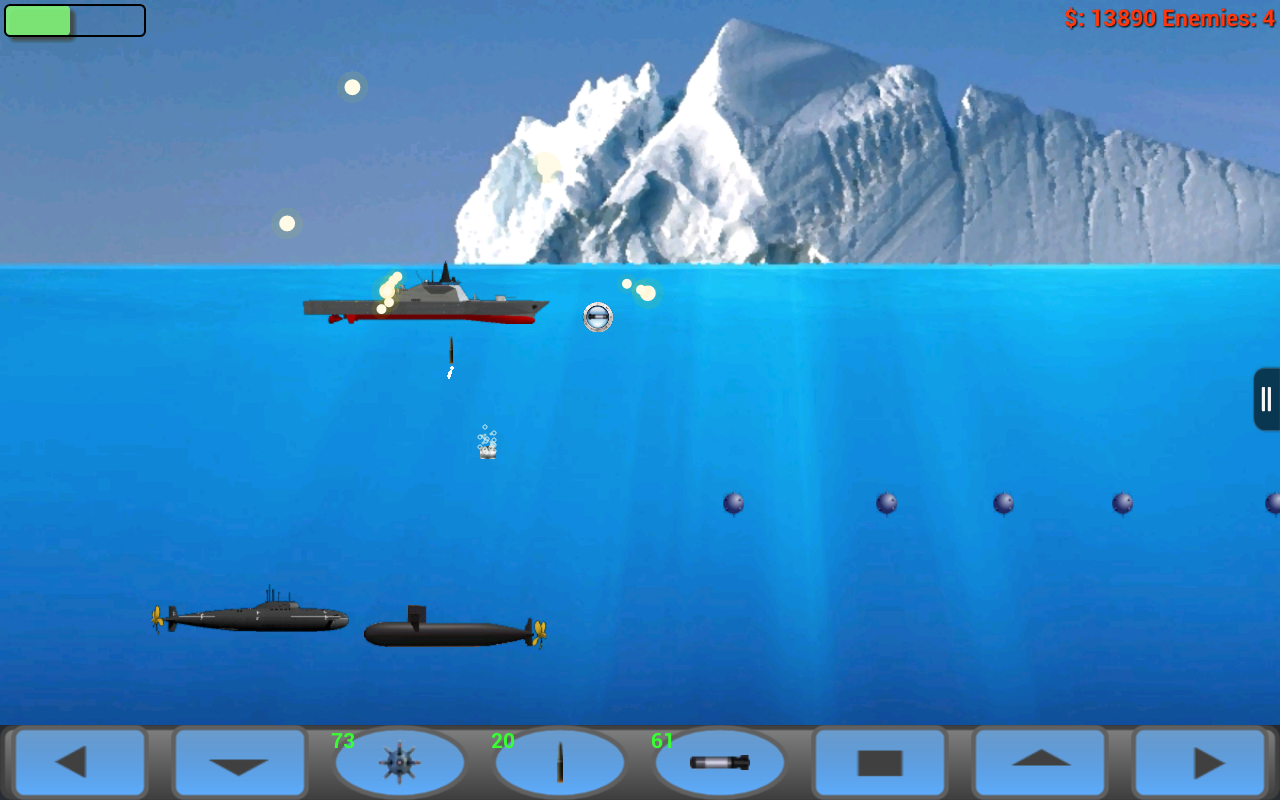Select the missile weapon showing 20
1280x800 pixels.
pos(560,763)
